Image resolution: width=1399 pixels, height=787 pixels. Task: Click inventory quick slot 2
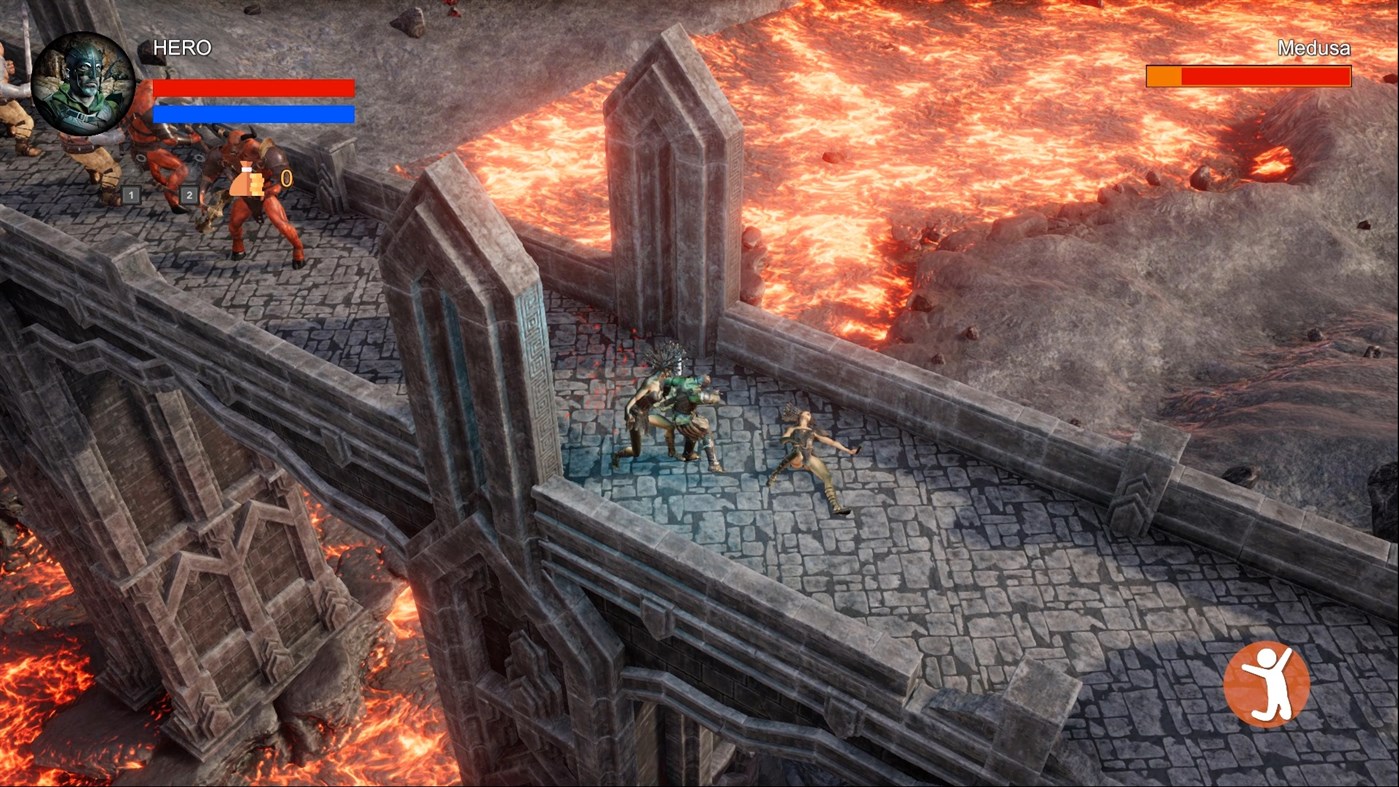coord(188,196)
